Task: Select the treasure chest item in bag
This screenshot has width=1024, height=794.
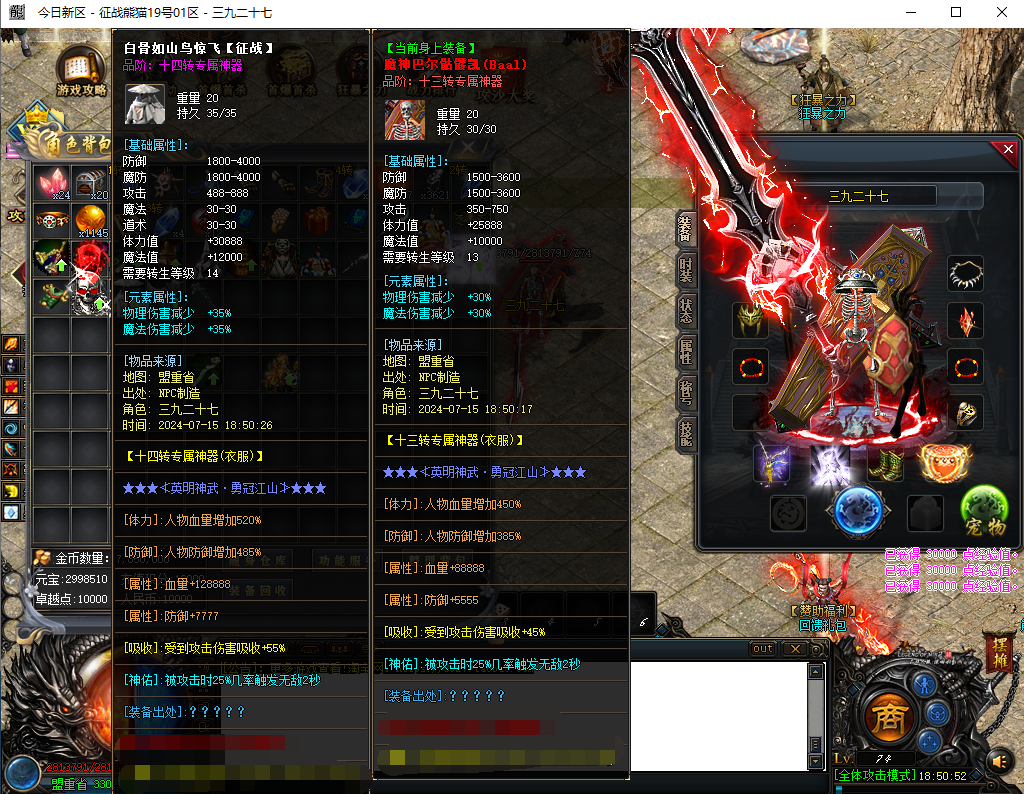Action: click(x=92, y=183)
